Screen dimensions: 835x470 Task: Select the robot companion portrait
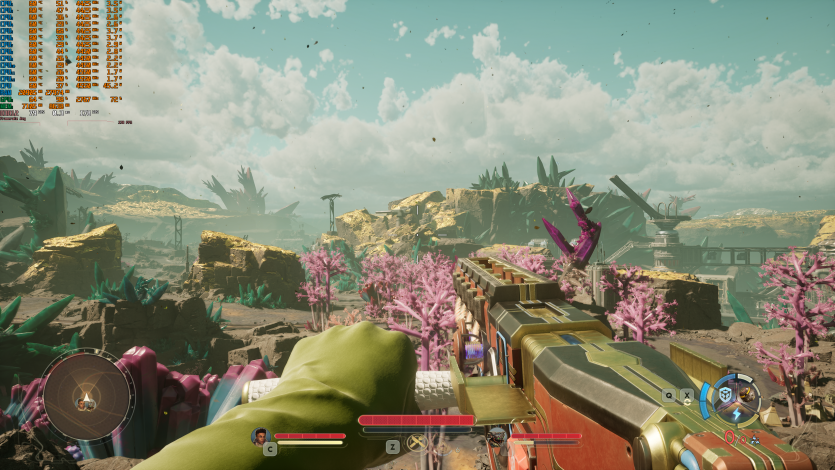tap(496, 436)
